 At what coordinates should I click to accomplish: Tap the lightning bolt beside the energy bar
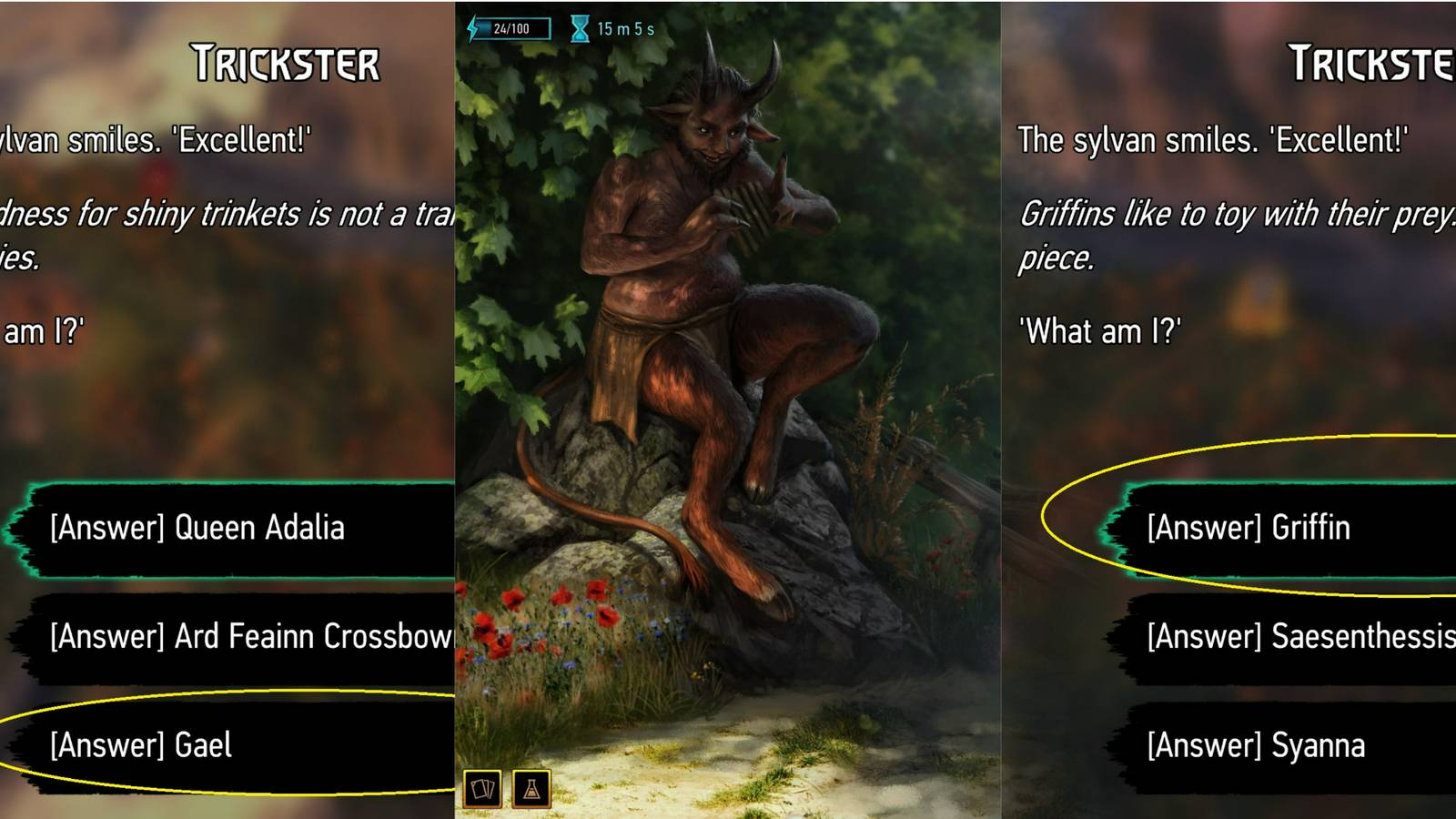(x=472, y=26)
